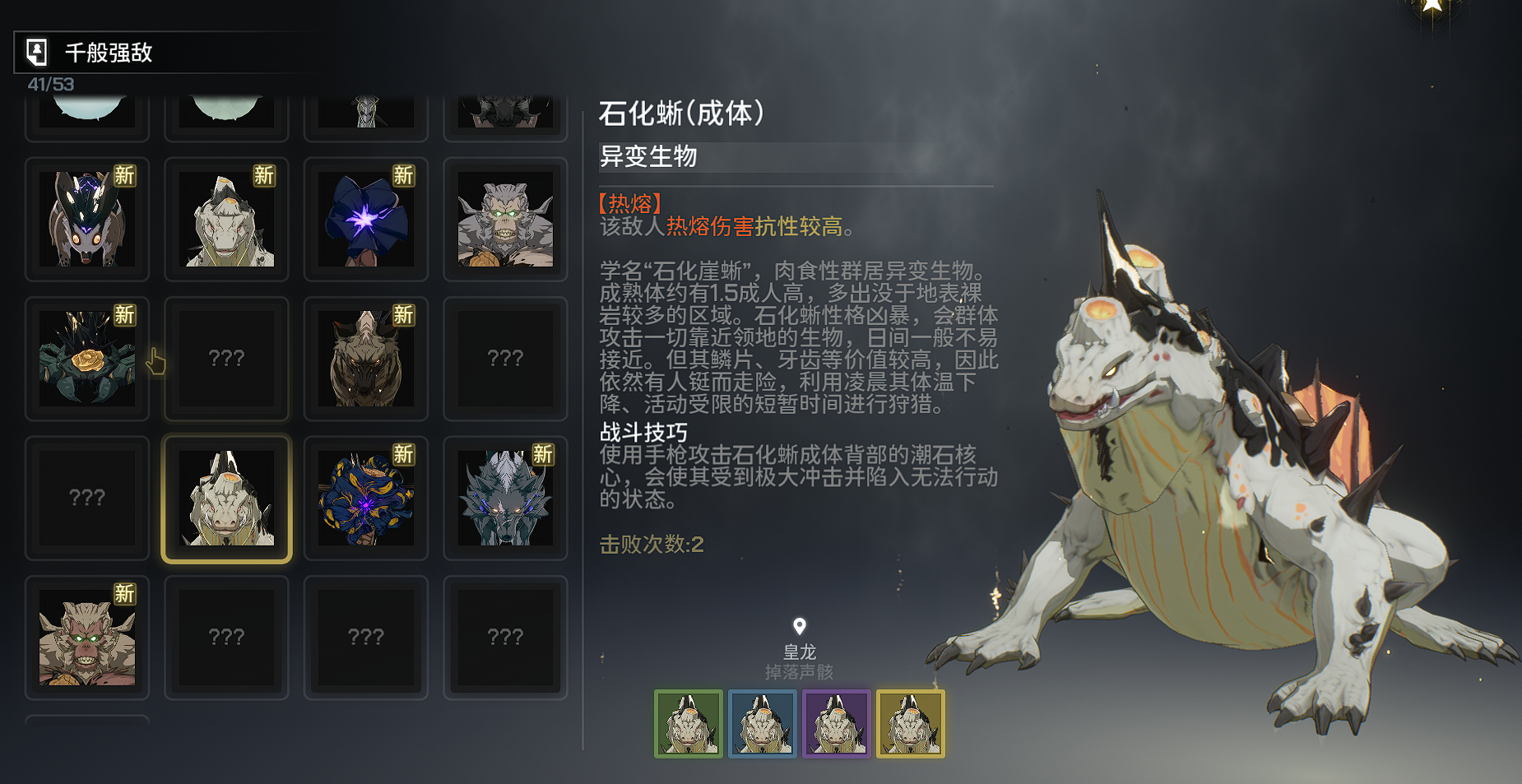This screenshot has height=784, width=1522.
Task: Select the turtle with golden shell icon
Action: (87, 359)
